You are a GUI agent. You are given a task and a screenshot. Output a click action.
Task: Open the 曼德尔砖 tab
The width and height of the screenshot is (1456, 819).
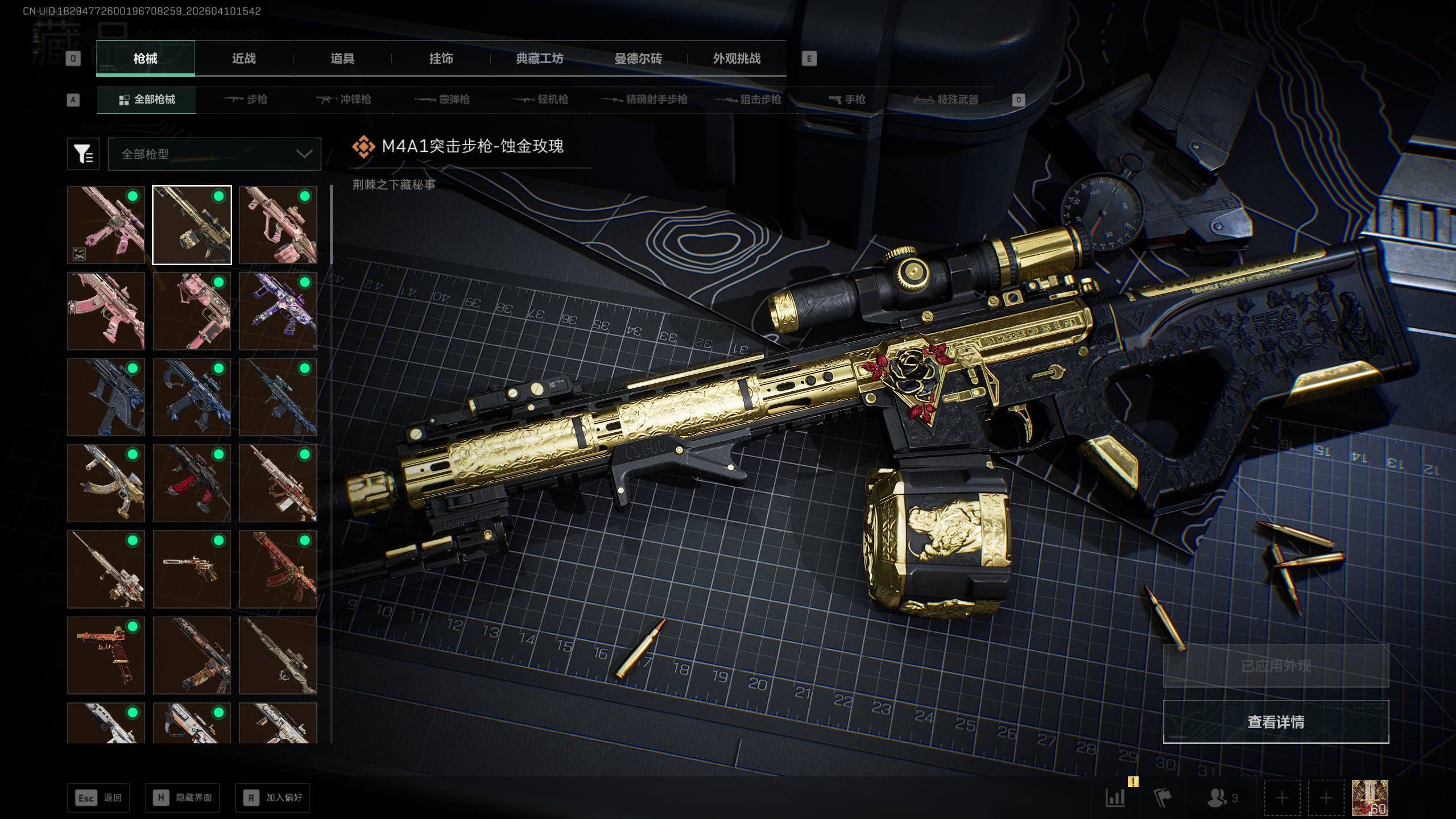(x=638, y=59)
